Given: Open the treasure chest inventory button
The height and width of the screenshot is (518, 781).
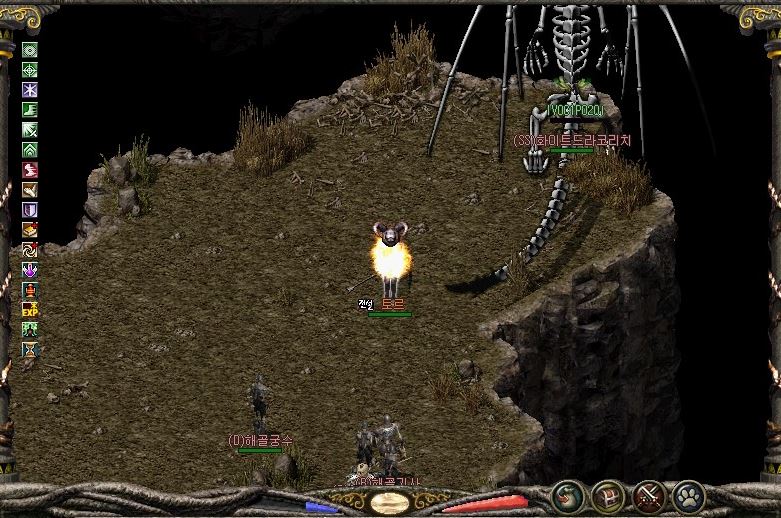Looking at the screenshot, I should 607,496.
